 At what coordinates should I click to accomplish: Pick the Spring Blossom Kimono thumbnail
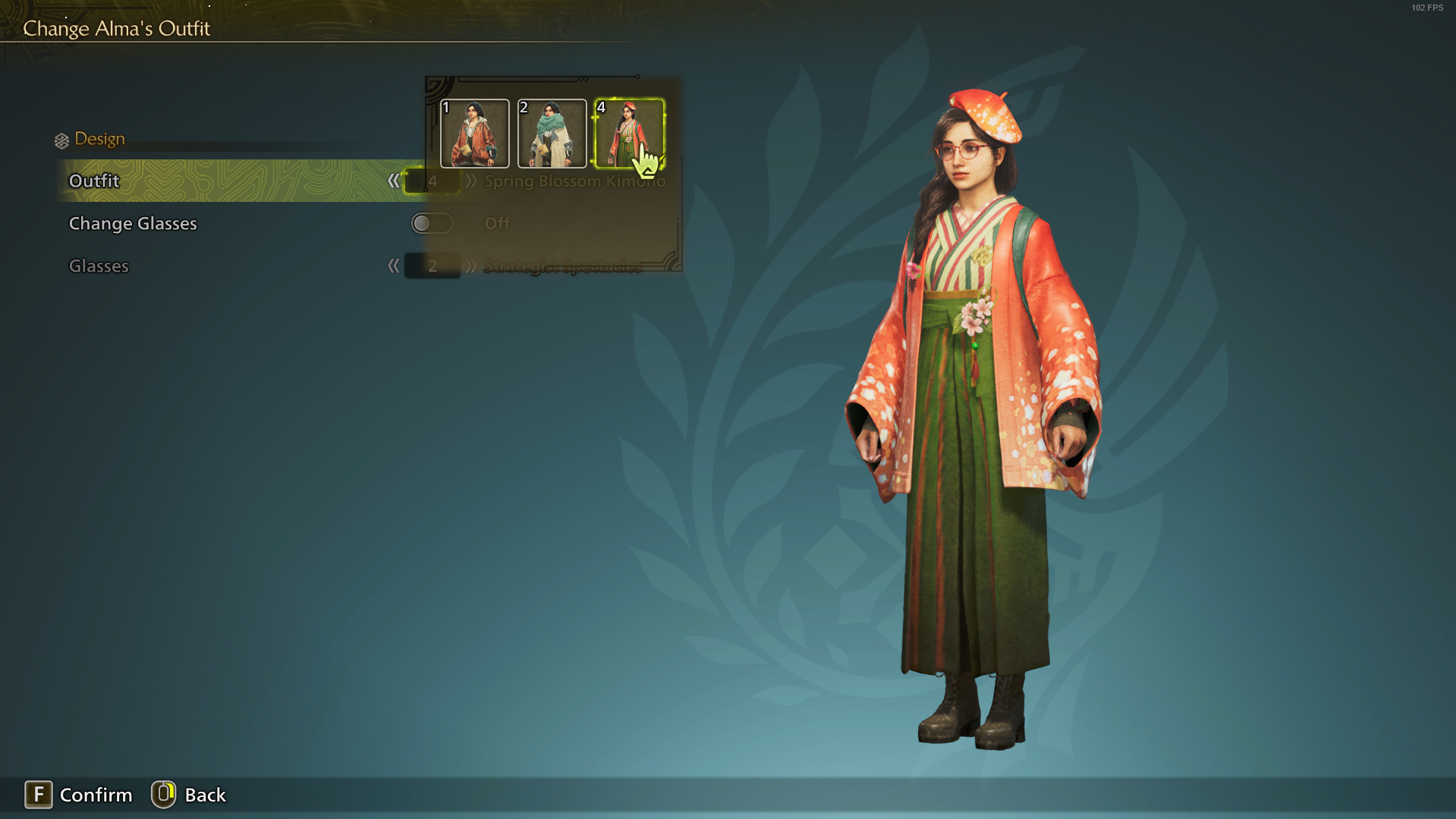point(629,134)
